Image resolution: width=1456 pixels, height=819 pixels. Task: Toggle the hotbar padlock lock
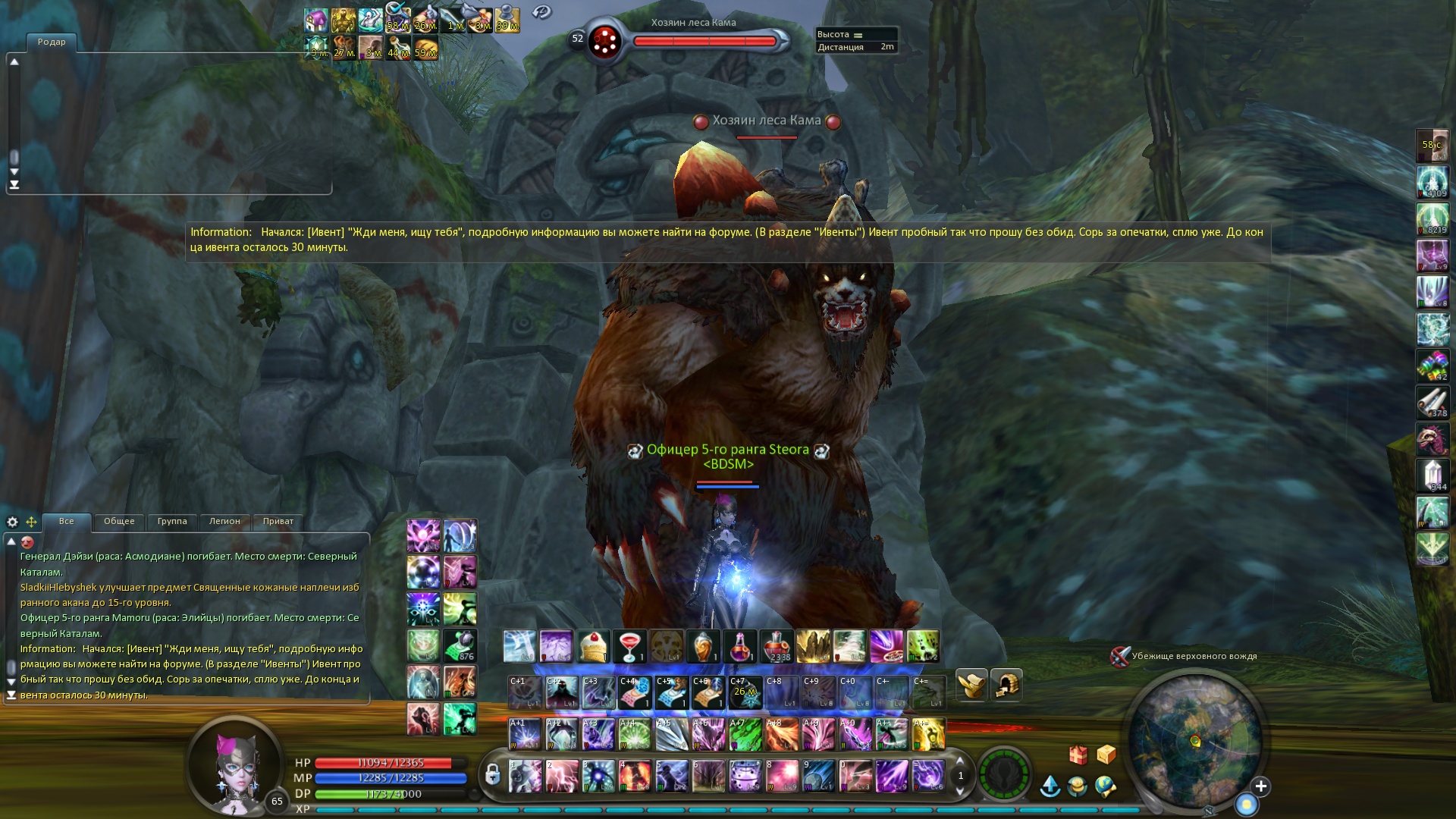(x=492, y=774)
